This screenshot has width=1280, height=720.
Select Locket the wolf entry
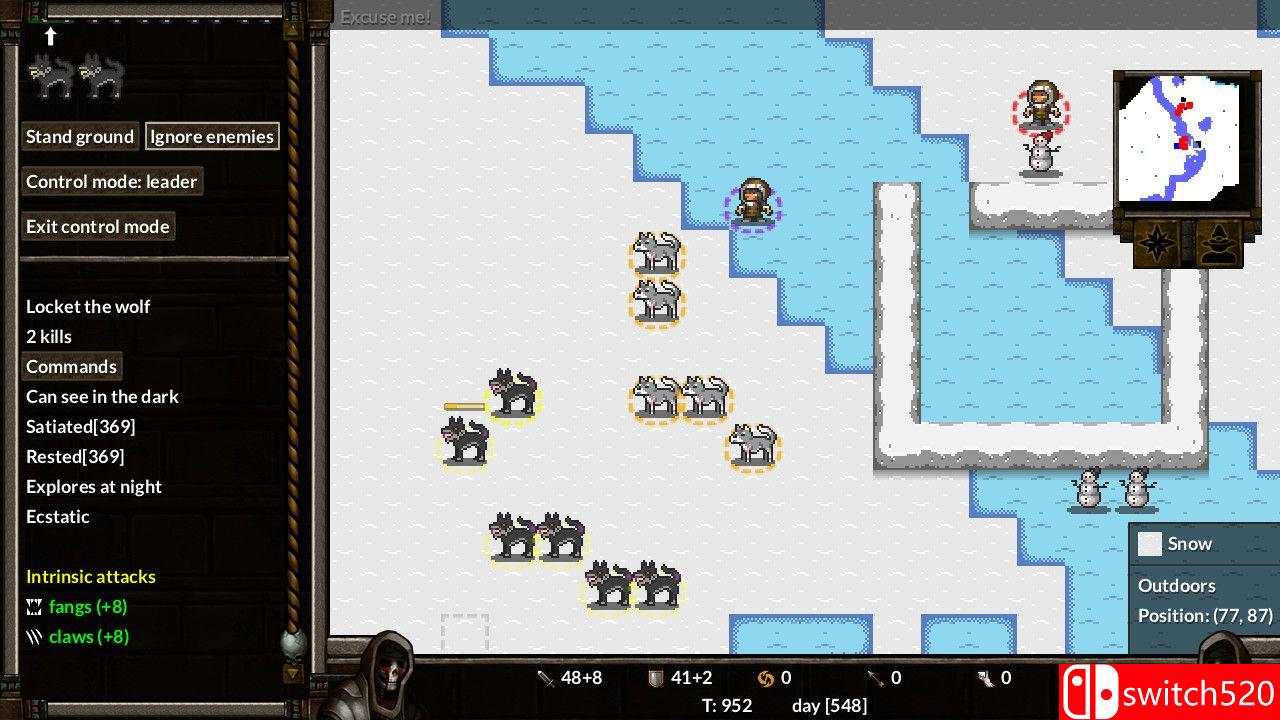pyautogui.click(x=88, y=306)
